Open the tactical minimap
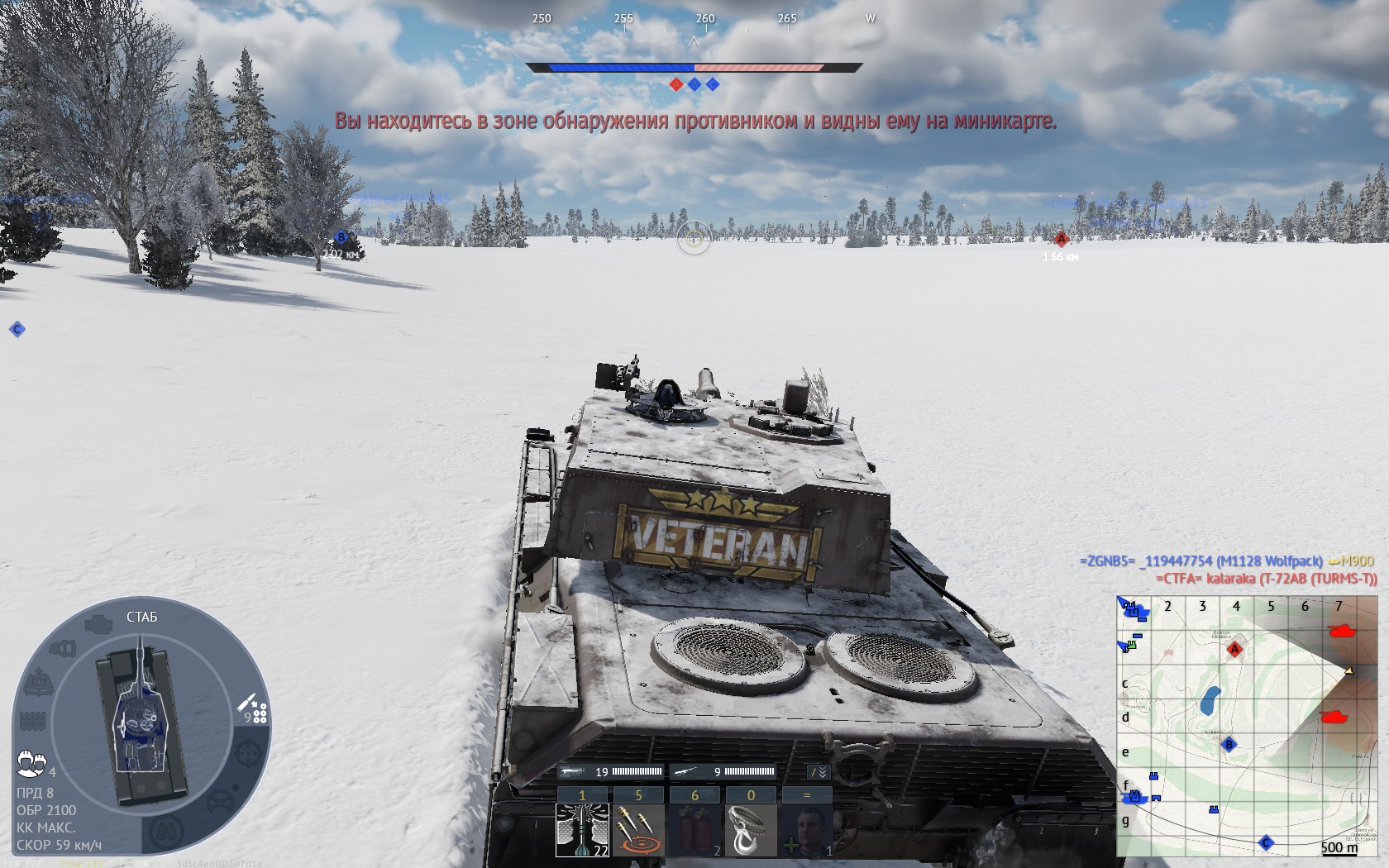Viewport: 1389px width, 868px height. click(x=1247, y=726)
